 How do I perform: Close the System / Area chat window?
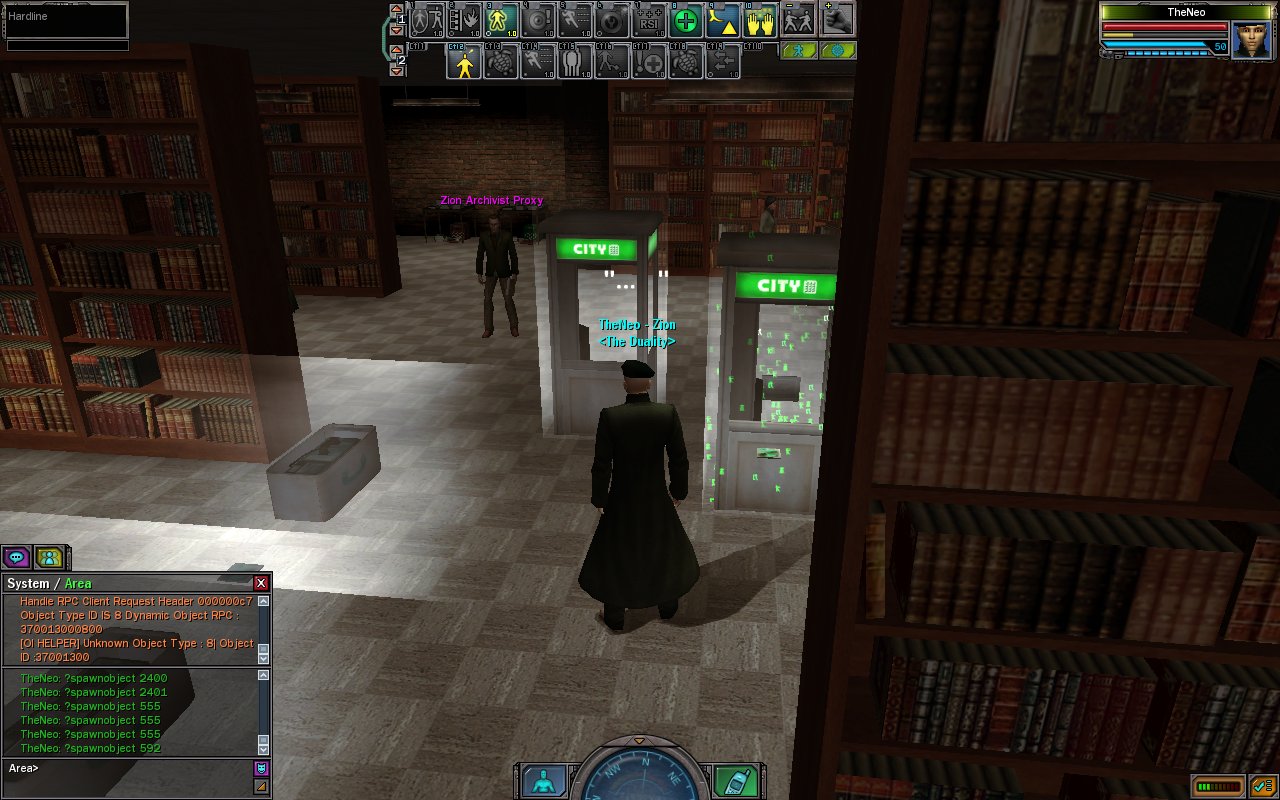pyautogui.click(x=261, y=583)
